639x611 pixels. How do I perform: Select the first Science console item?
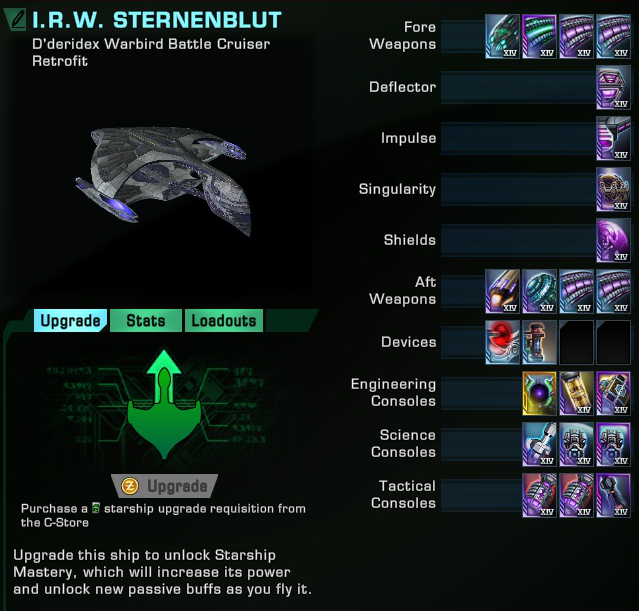539,444
